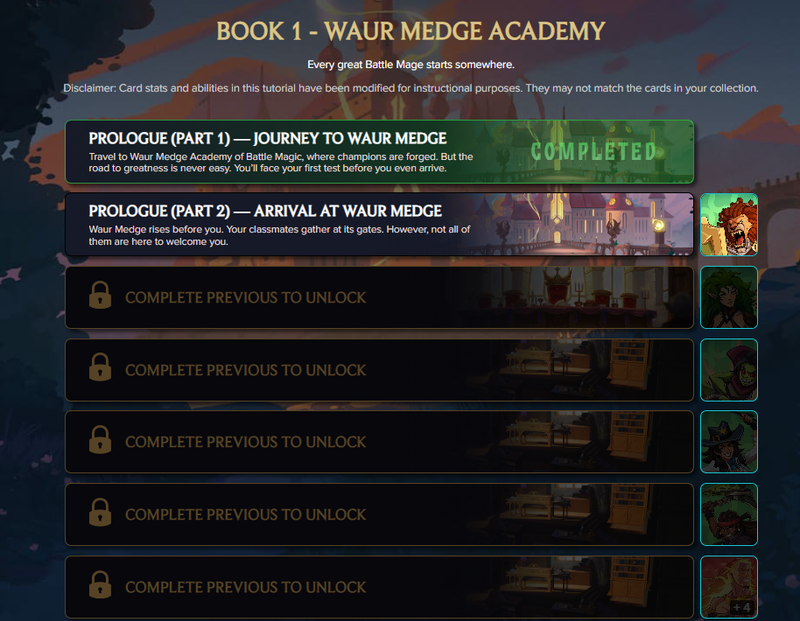The width and height of the screenshot is (800, 621).
Task: Click the roaring lion-maned character card thumbnail
Action: point(728,225)
